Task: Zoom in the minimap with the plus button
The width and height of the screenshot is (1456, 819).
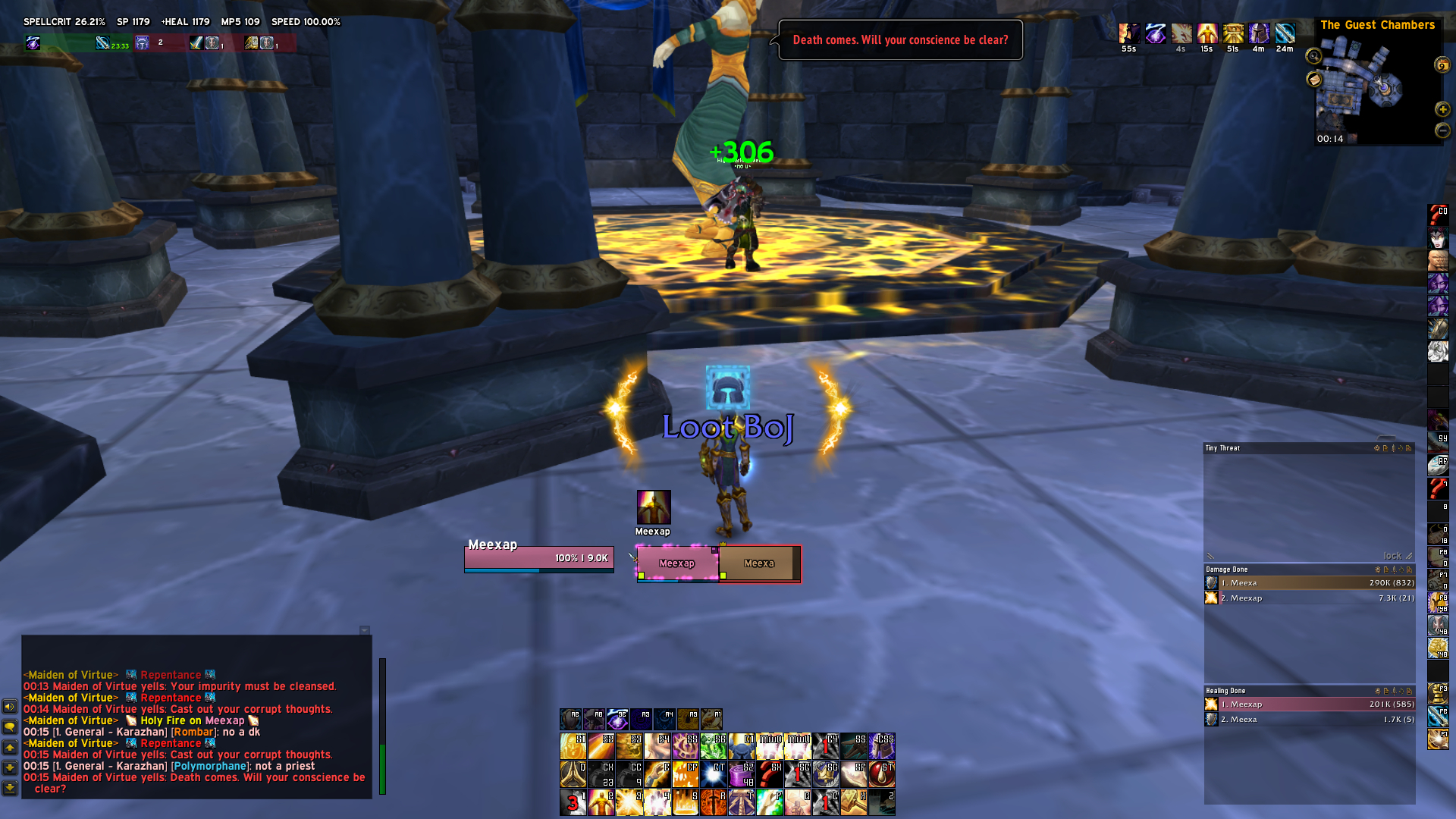Action: tap(1442, 109)
